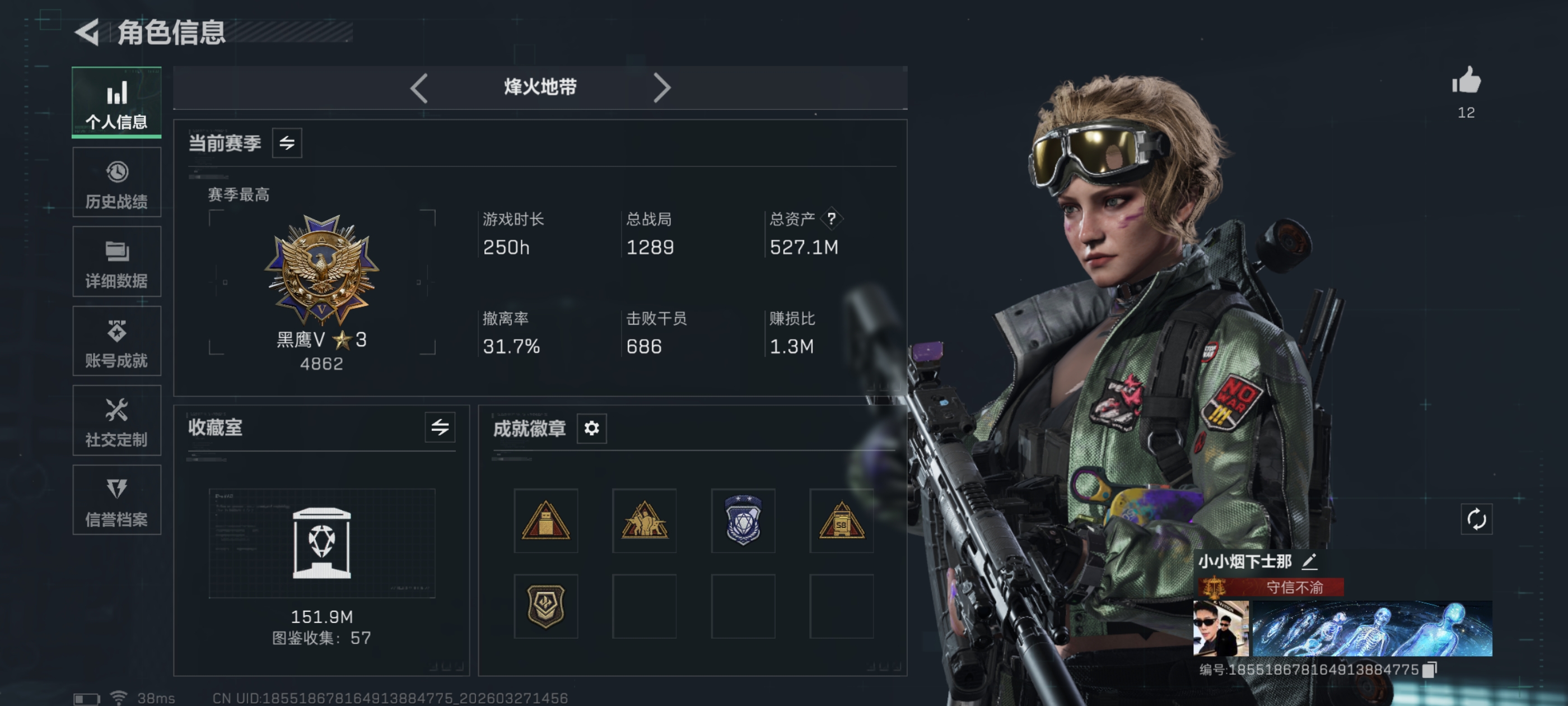Rotate the character model with refresh icon
Viewport: 1568px width, 706px height.
1476,519
